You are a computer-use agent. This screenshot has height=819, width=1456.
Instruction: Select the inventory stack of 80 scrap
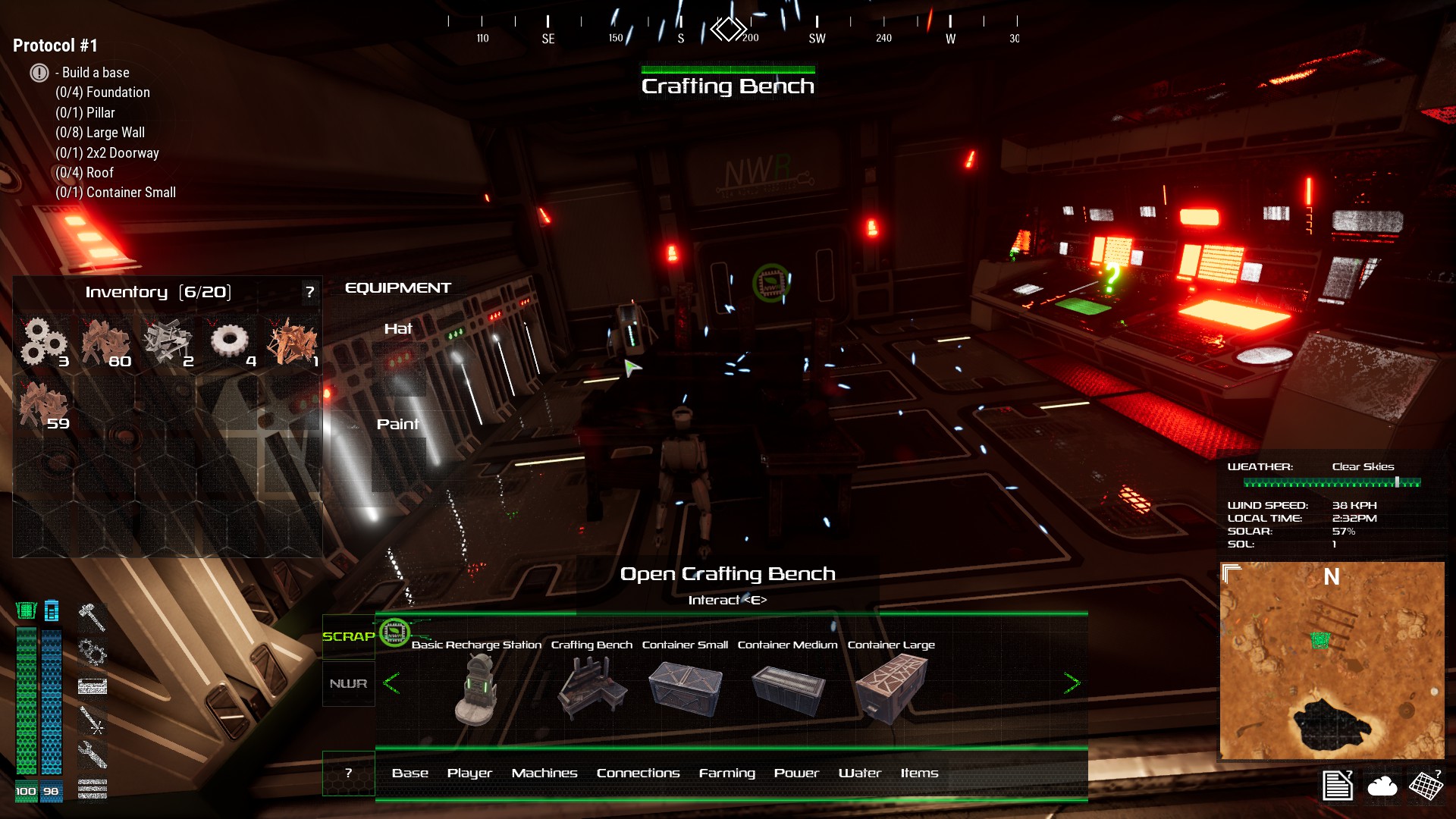coord(106,343)
